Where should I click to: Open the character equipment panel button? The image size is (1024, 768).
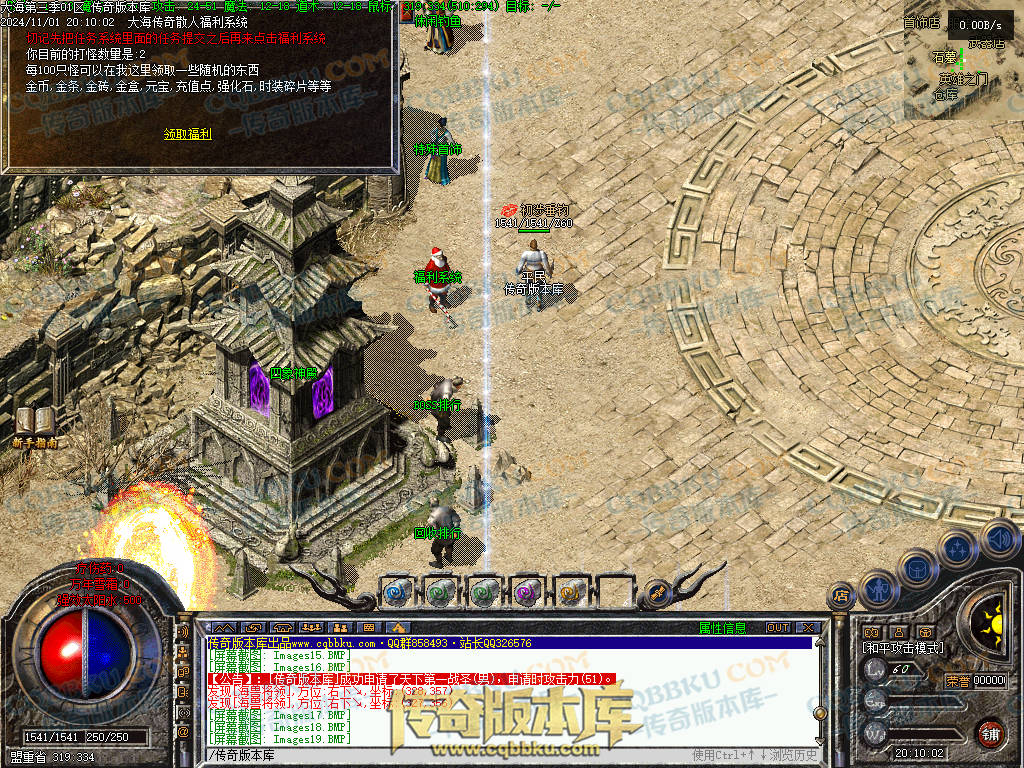[878, 589]
